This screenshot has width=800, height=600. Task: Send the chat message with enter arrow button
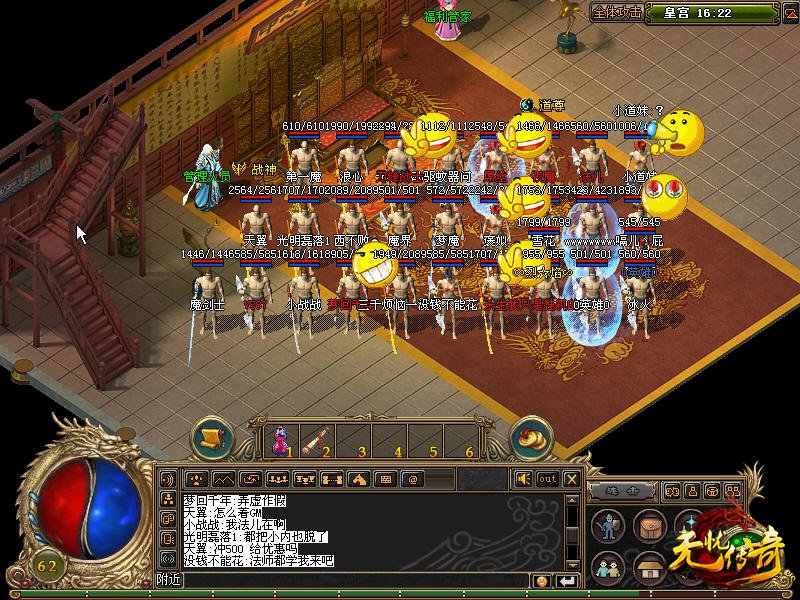568,580
